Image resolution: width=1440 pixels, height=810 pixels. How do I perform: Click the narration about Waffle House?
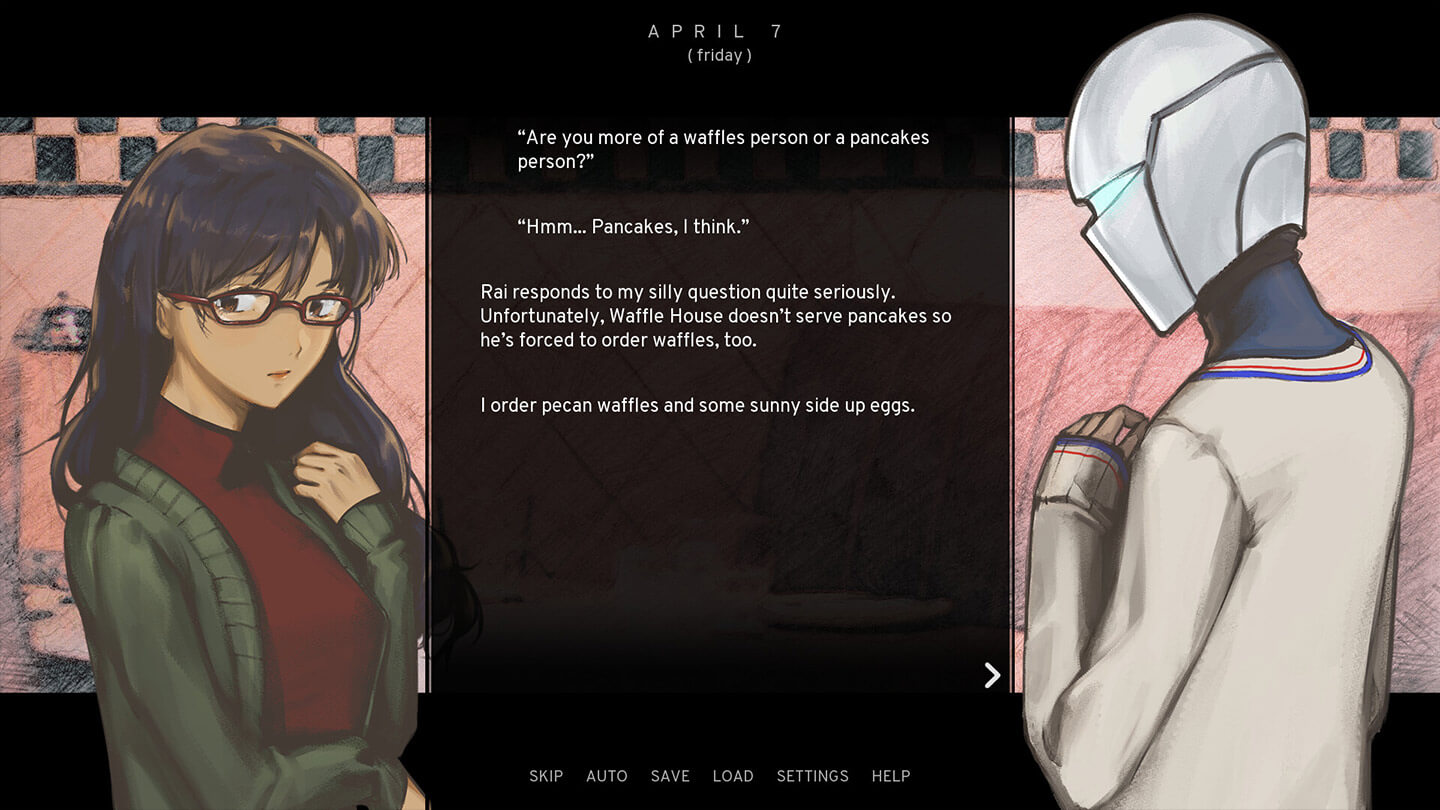point(716,316)
